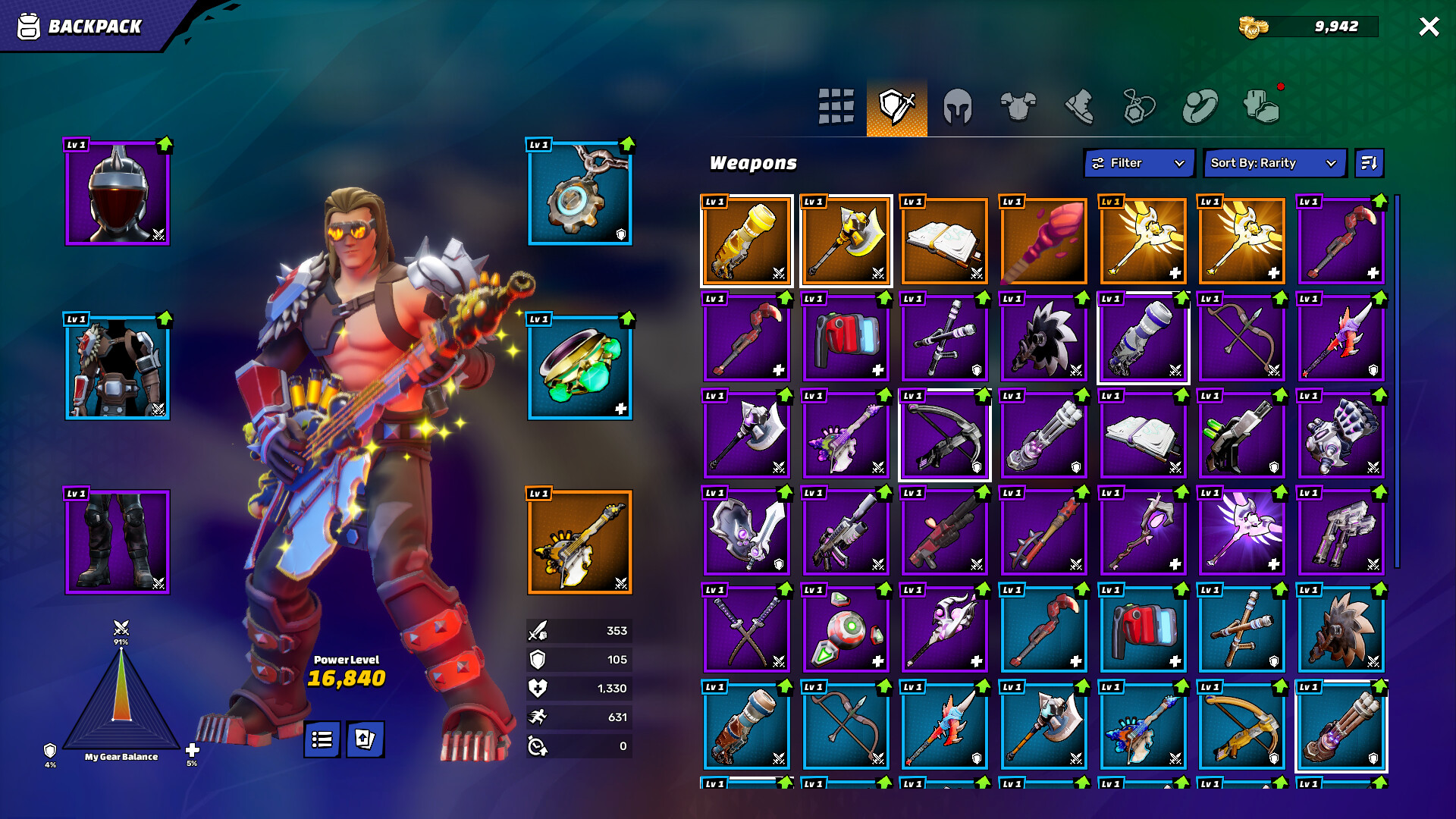Click the Backpack icon in the top-left header
Image resolution: width=1456 pixels, height=819 pixels.
(28, 26)
